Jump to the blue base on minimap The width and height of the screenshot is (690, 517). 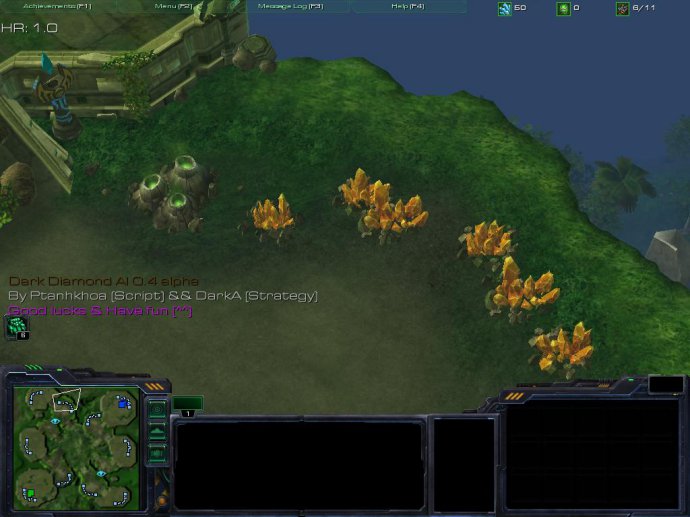(x=123, y=403)
